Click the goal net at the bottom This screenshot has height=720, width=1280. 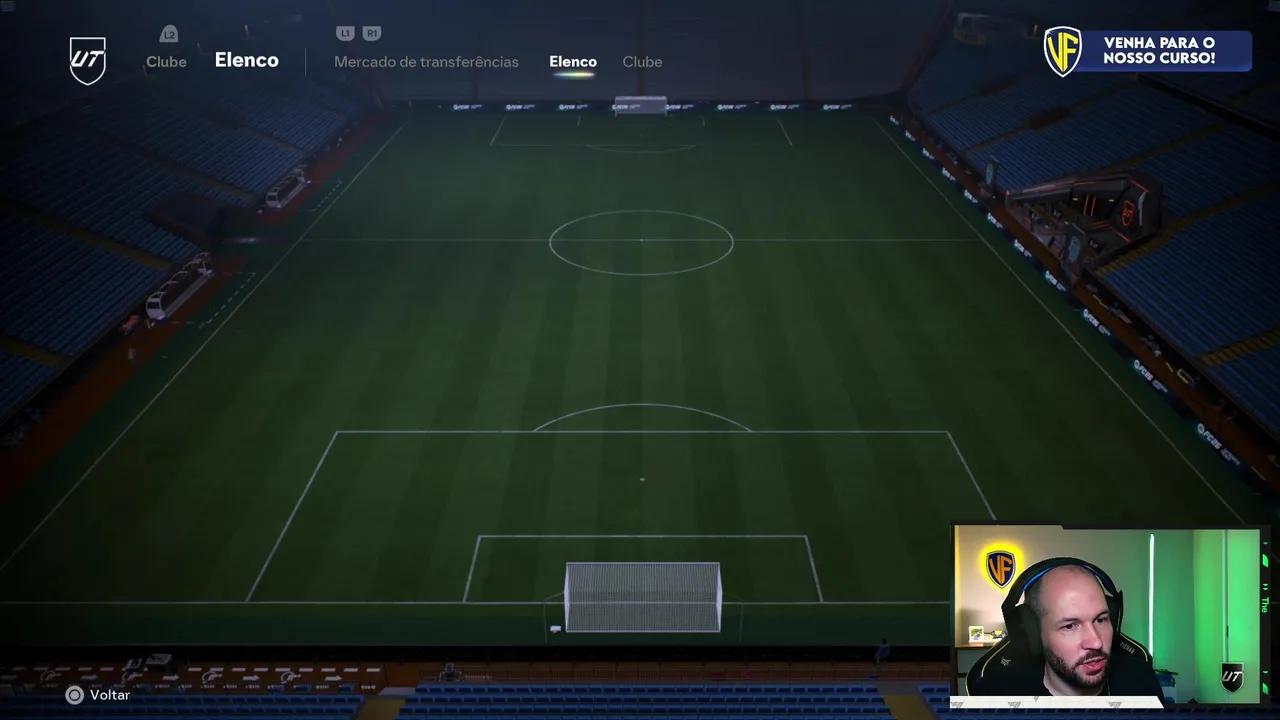coord(643,597)
